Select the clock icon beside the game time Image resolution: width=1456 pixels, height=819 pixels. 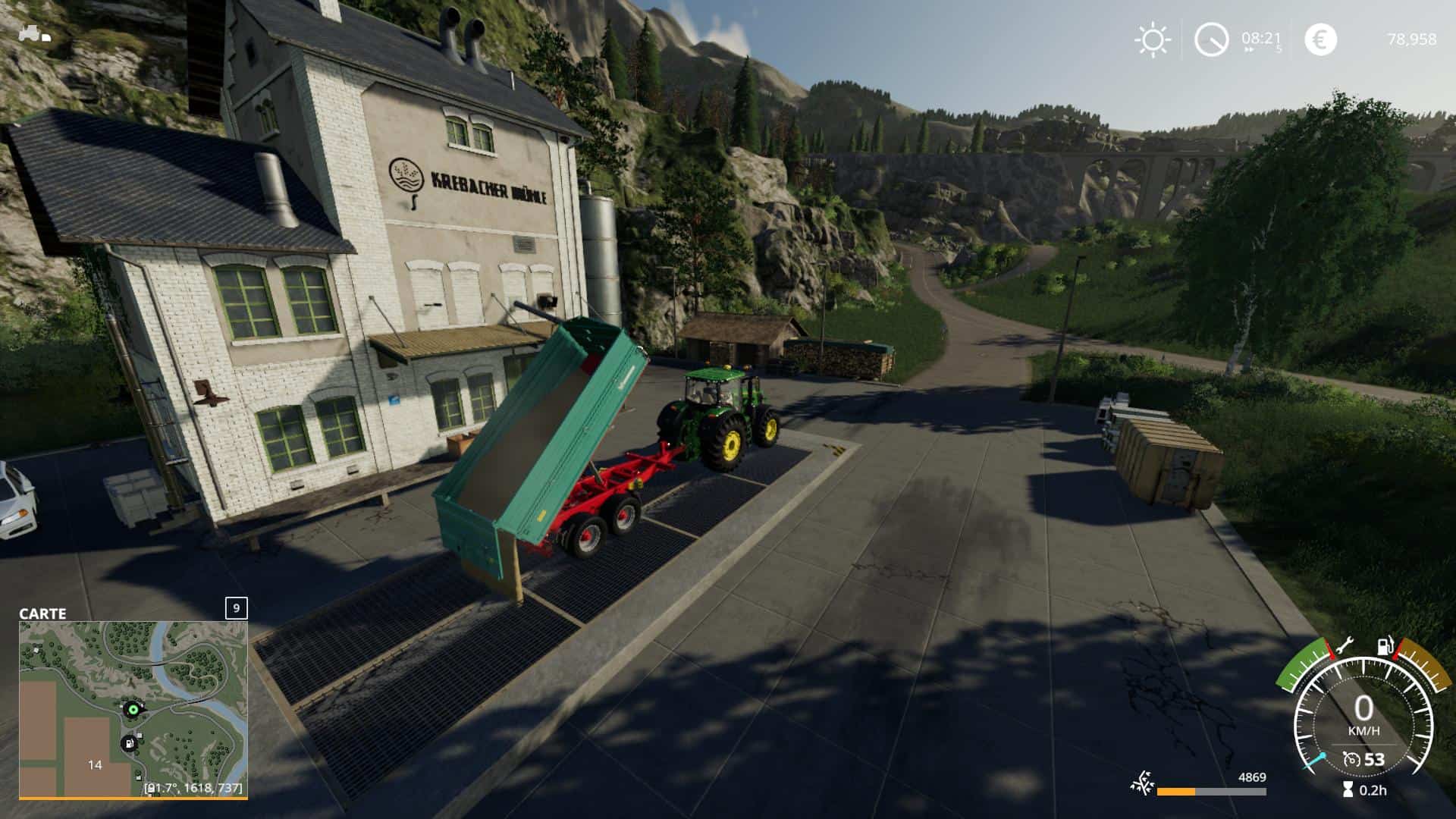click(1211, 40)
